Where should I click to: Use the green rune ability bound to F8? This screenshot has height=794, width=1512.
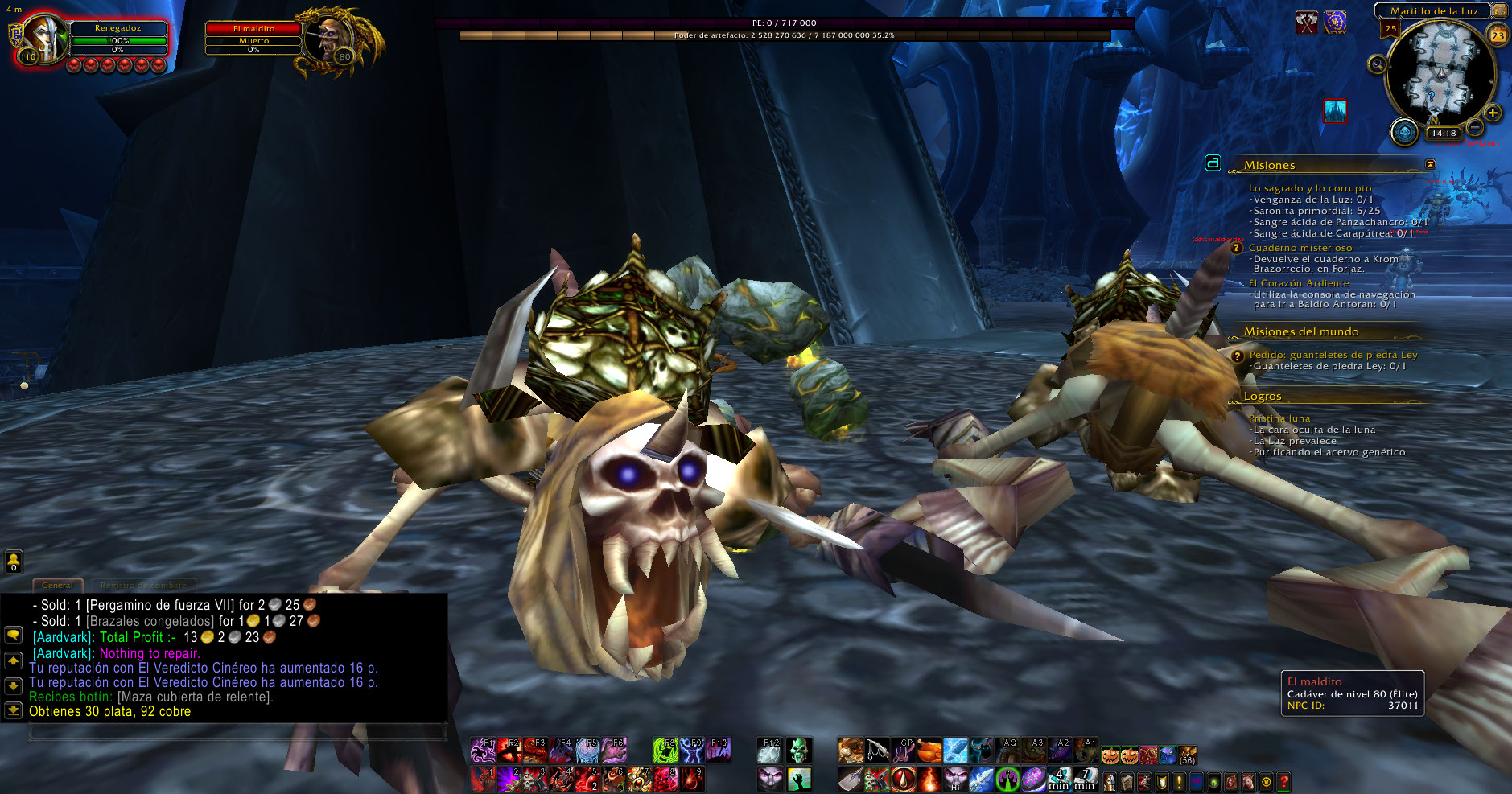coord(665,751)
